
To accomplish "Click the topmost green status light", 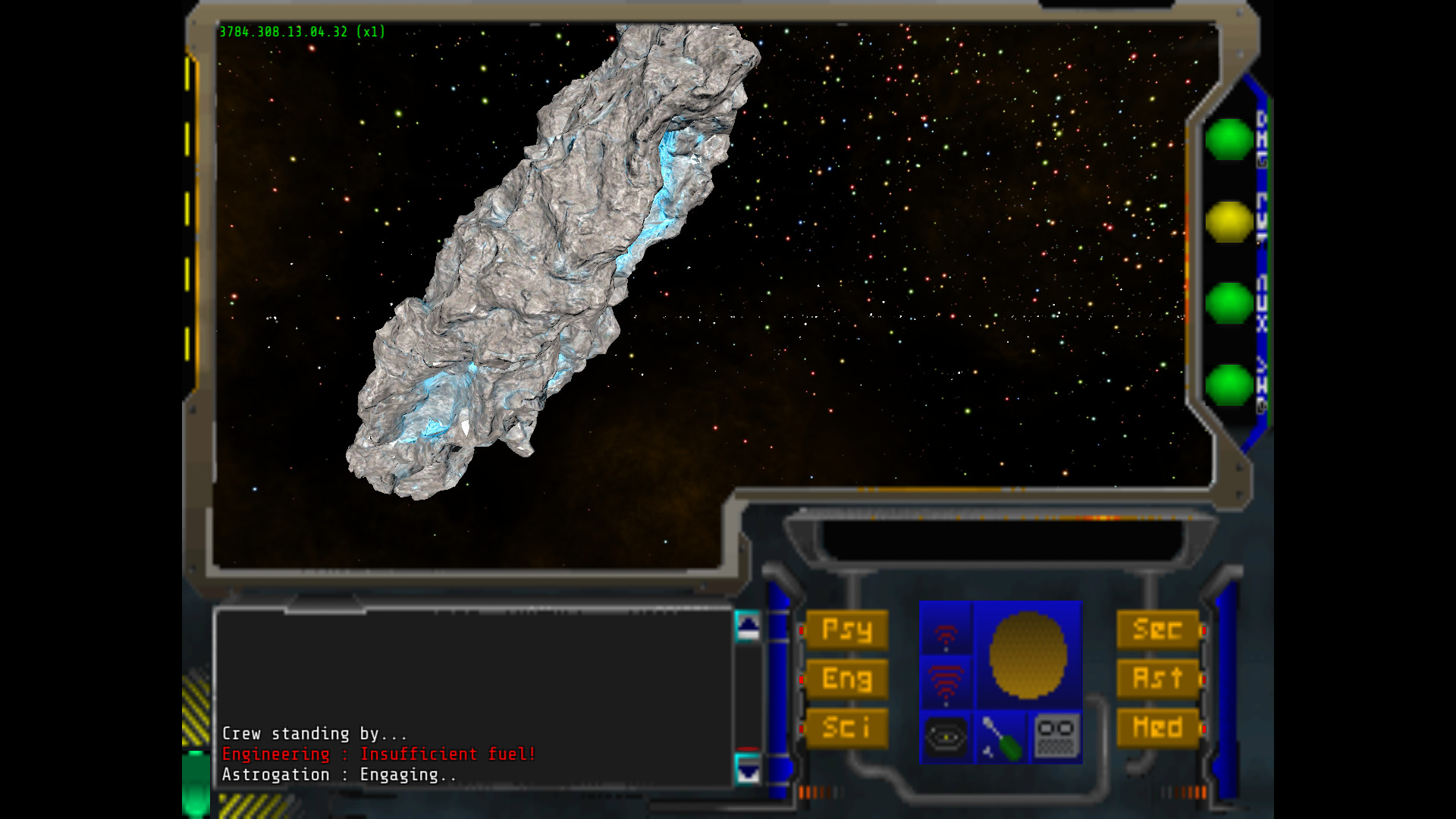I will [1227, 140].
